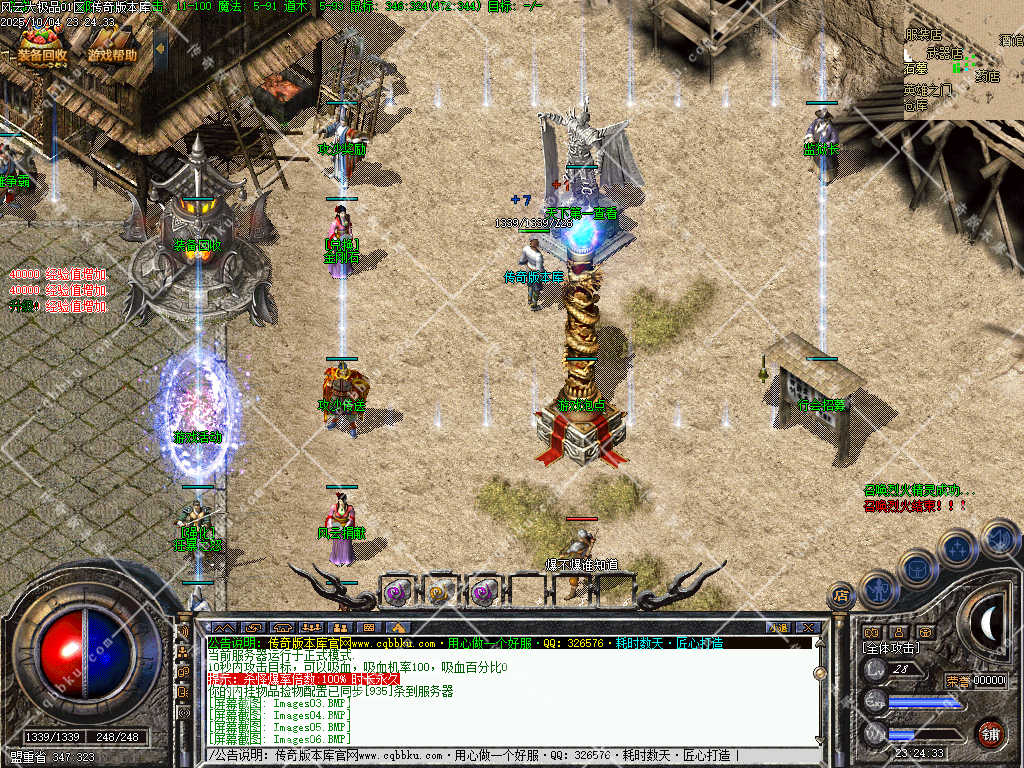The width and height of the screenshot is (1024, 768).
Task: Click the chat input field
Action: (500, 755)
